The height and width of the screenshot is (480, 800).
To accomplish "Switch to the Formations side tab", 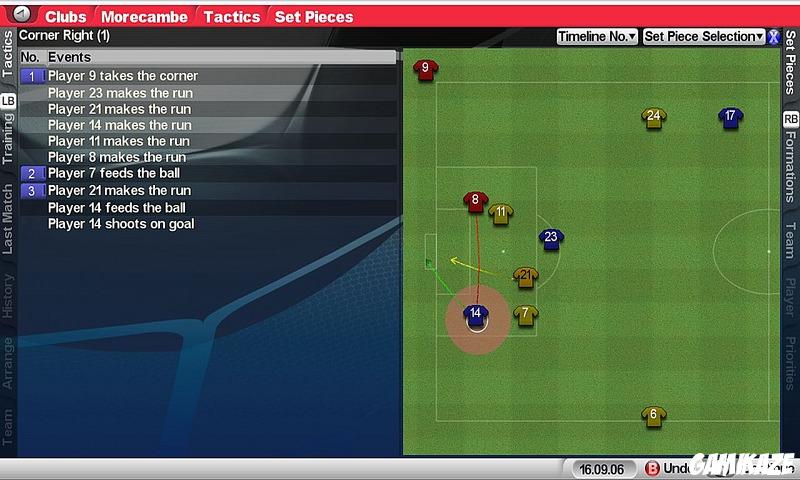I will (791, 167).
